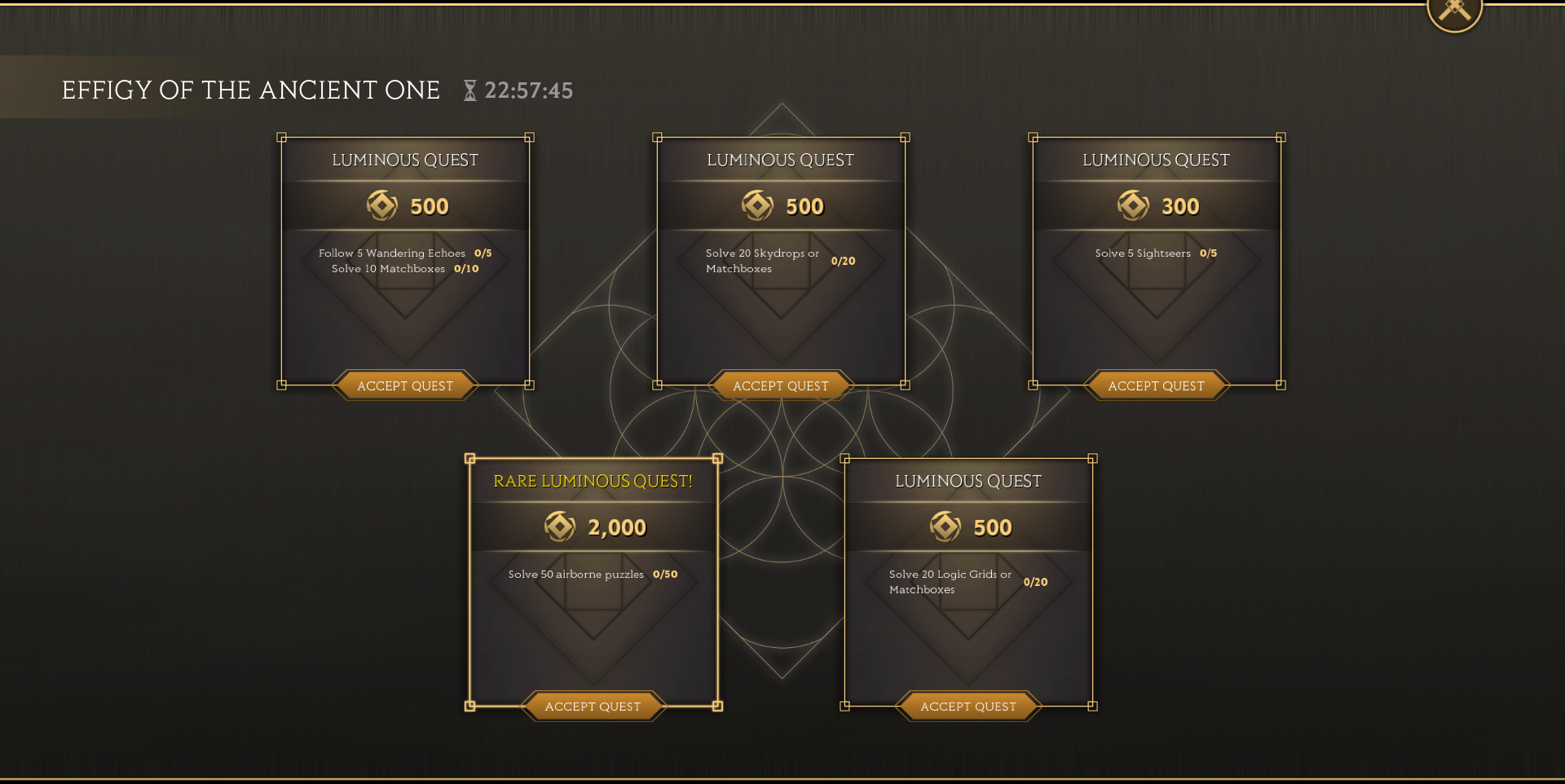Image resolution: width=1565 pixels, height=784 pixels.
Task: Select the Luminous Quest card offering 500 for Matchboxes
Action: [404, 261]
